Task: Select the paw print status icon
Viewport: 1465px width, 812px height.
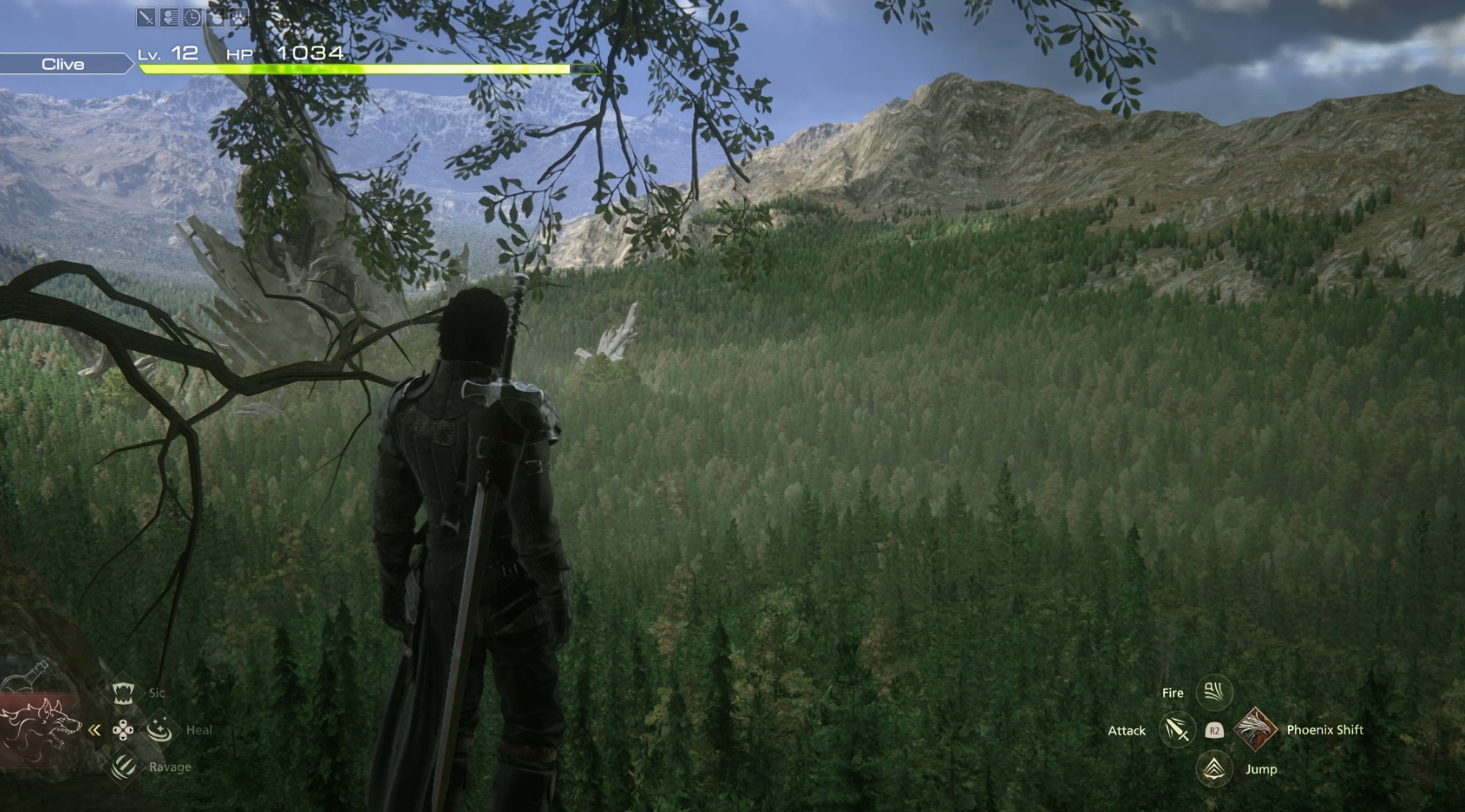Action: 238,17
